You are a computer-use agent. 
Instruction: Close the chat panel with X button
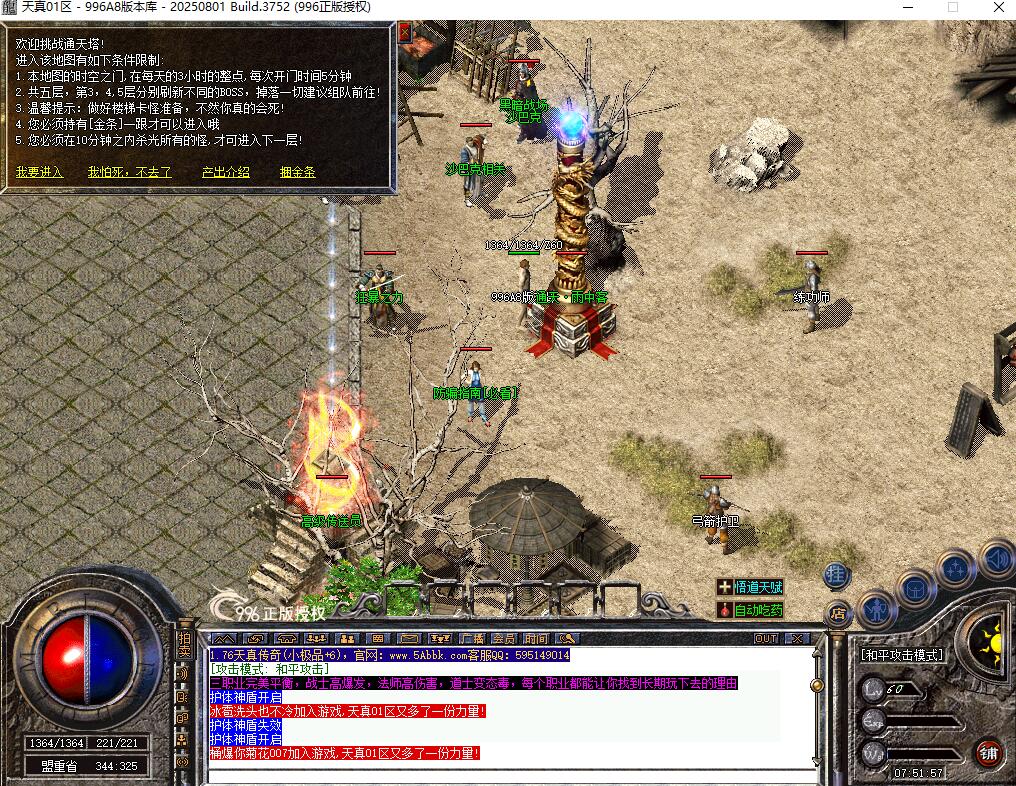(797, 638)
